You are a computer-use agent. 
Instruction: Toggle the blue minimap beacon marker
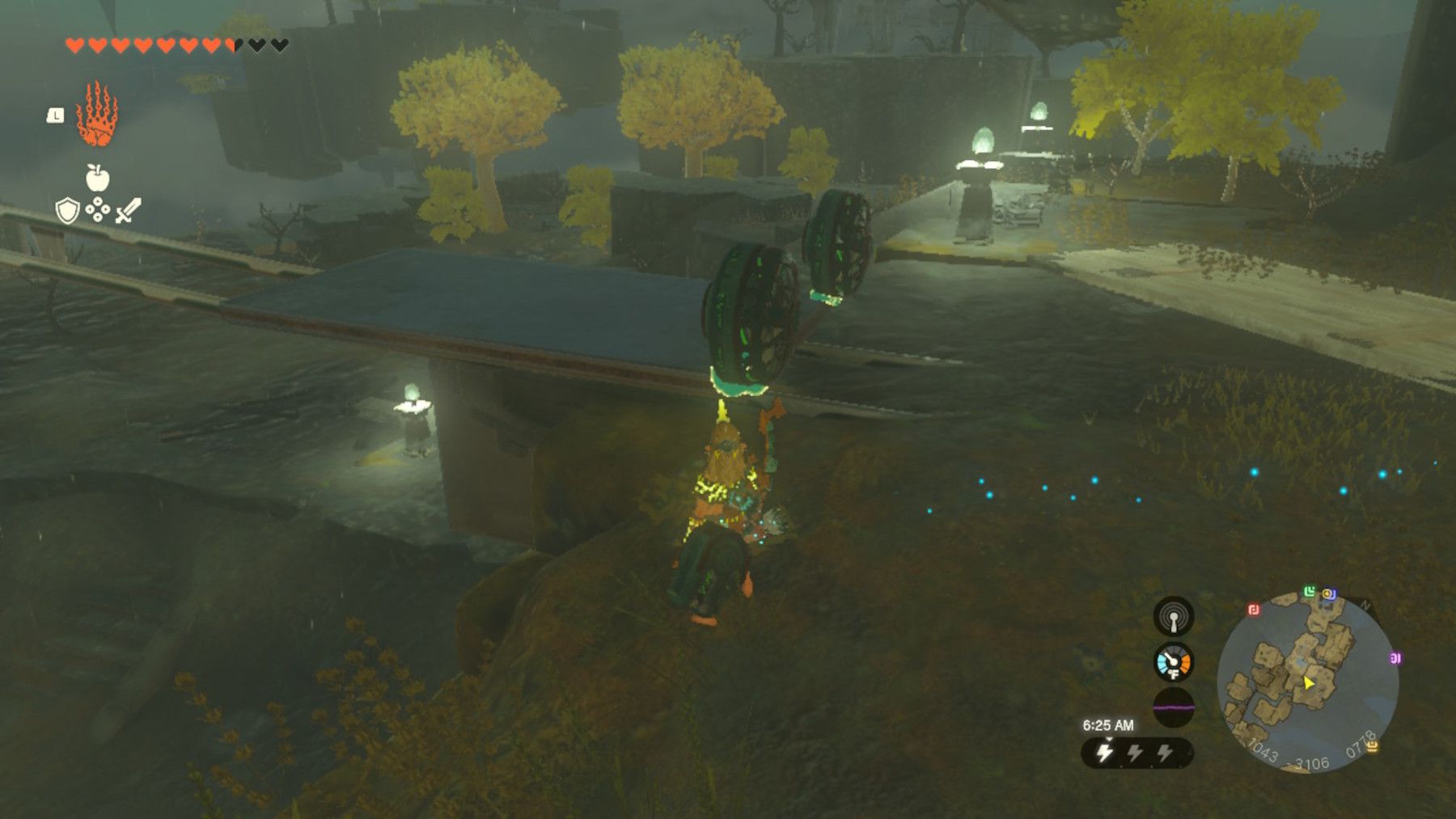(x=1330, y=593)
